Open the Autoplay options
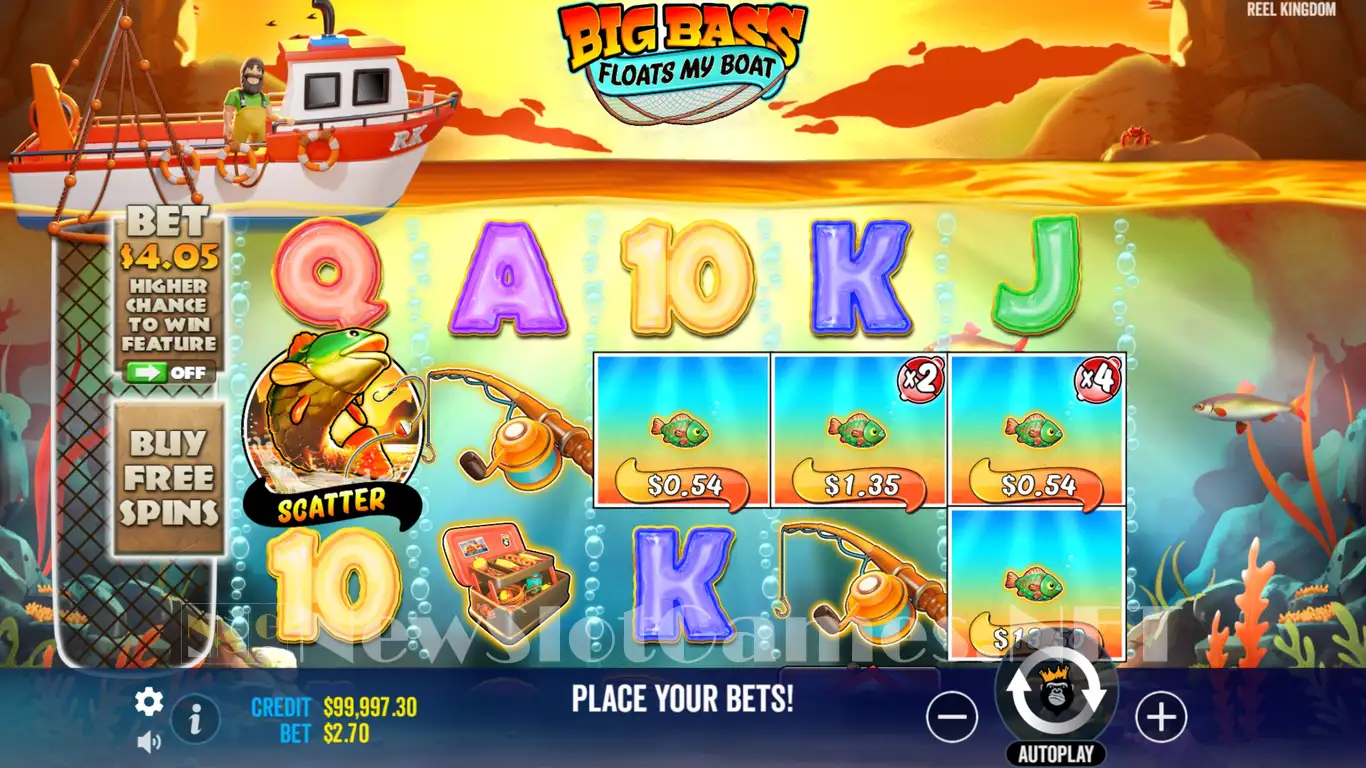1366x768 pixels. [x=1056, y=754]
